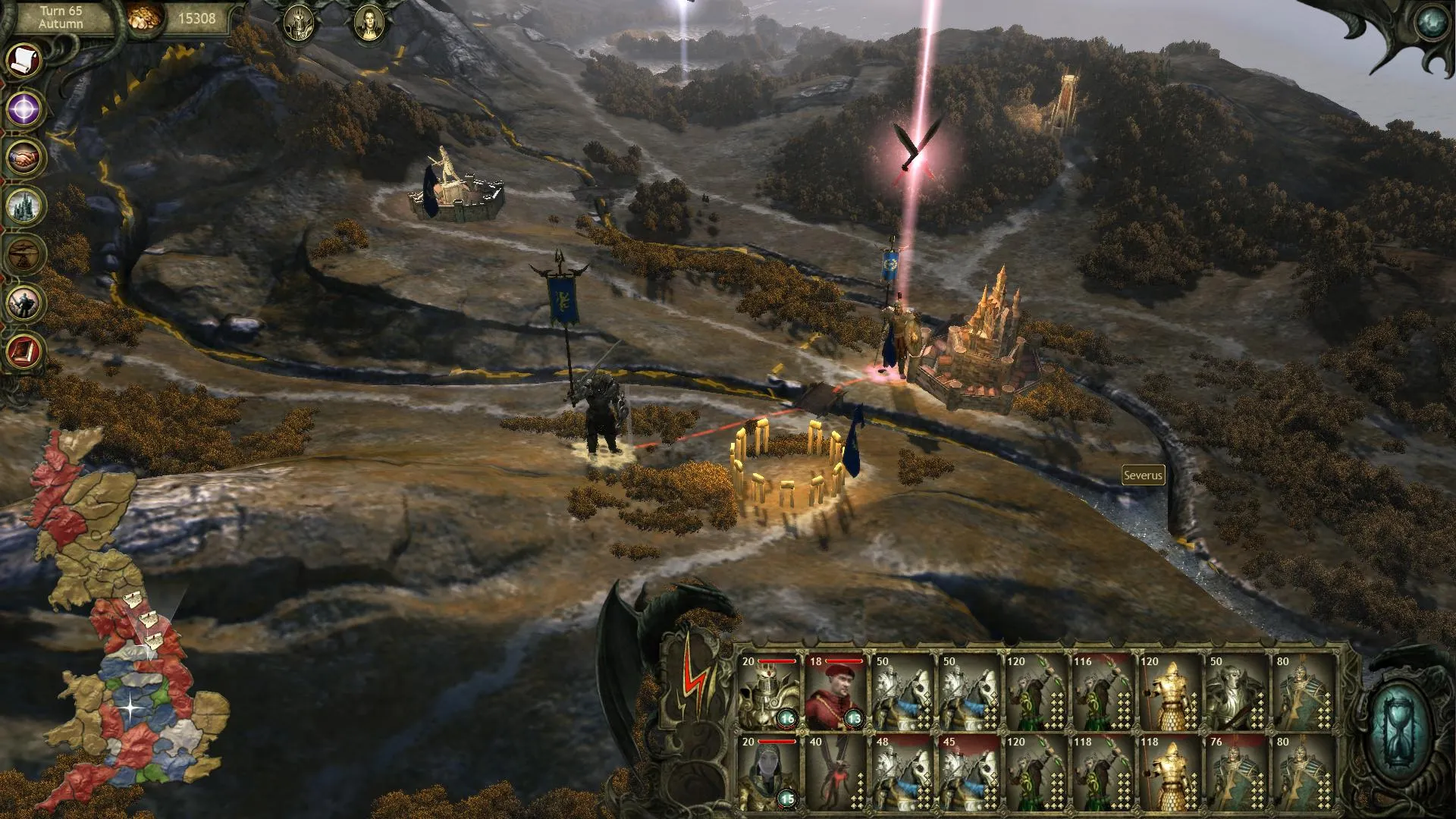Select the red-capped hero level 13

(835, 692)
